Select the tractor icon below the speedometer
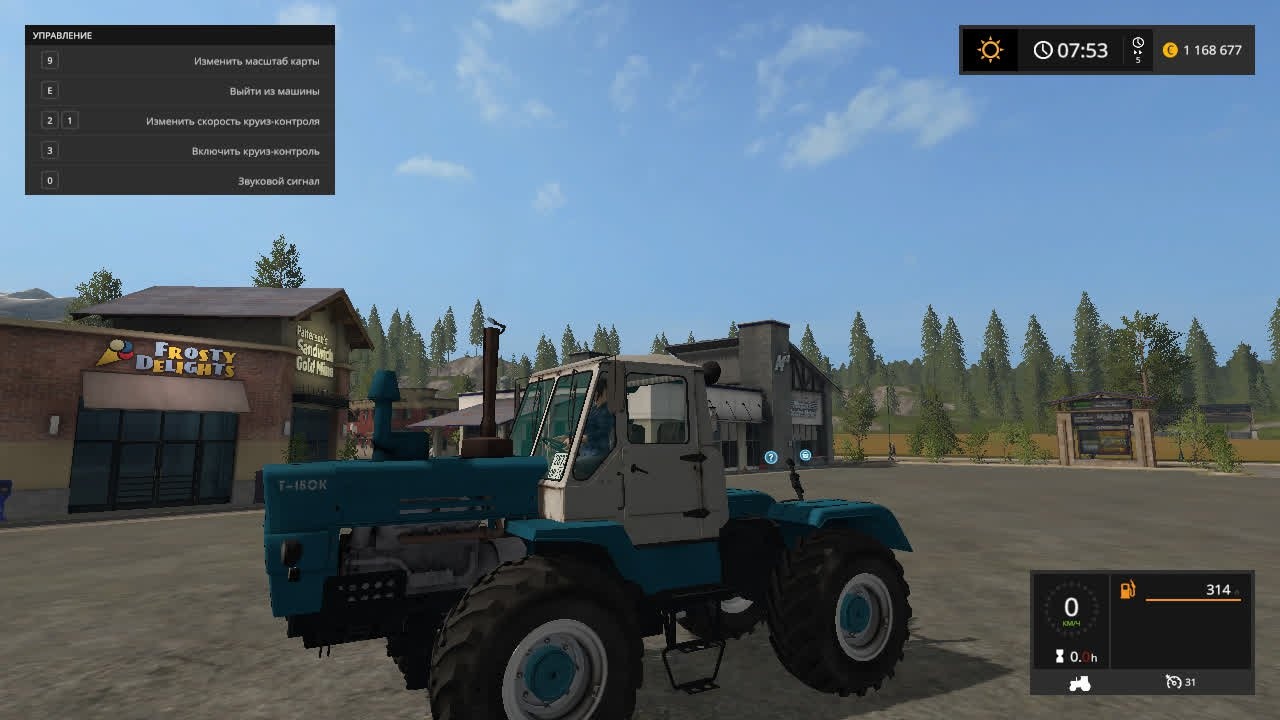Image resolution: width=1280 pixels, height=720 pixels. point(1079,683)
